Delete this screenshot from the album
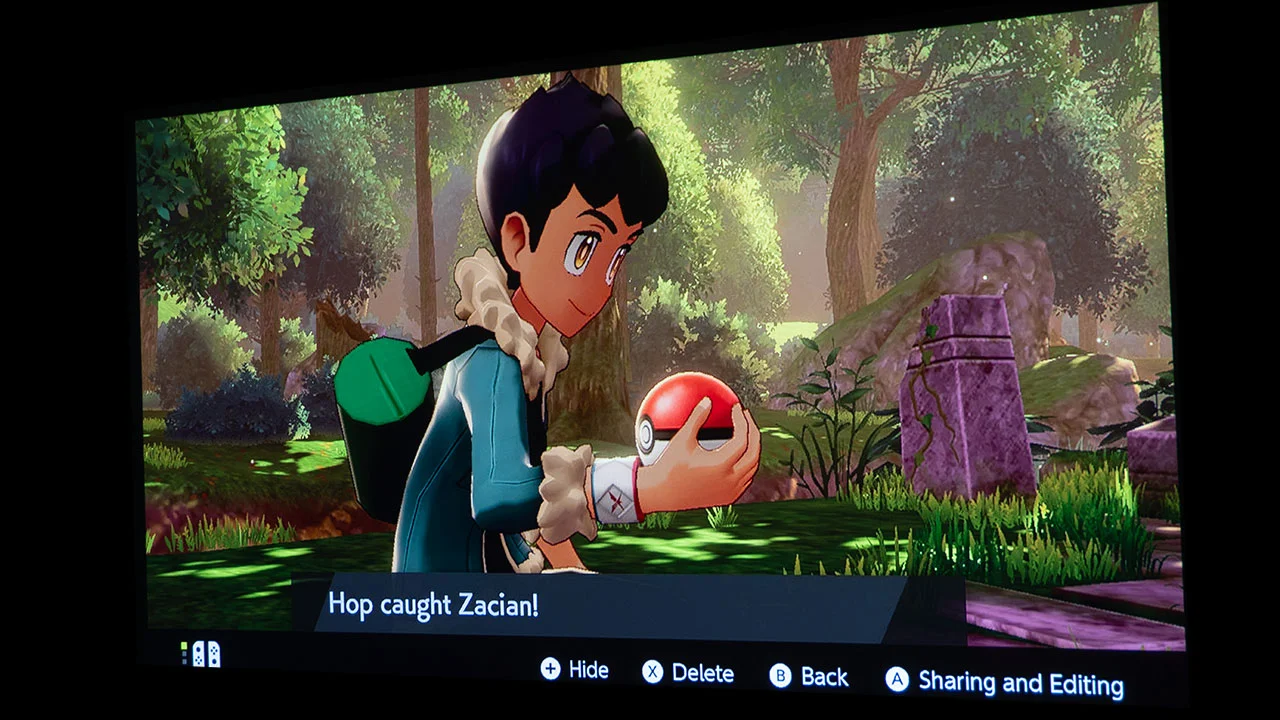Image resolution: width=1280 pixels, height=720 pixels. click(689, 673)
